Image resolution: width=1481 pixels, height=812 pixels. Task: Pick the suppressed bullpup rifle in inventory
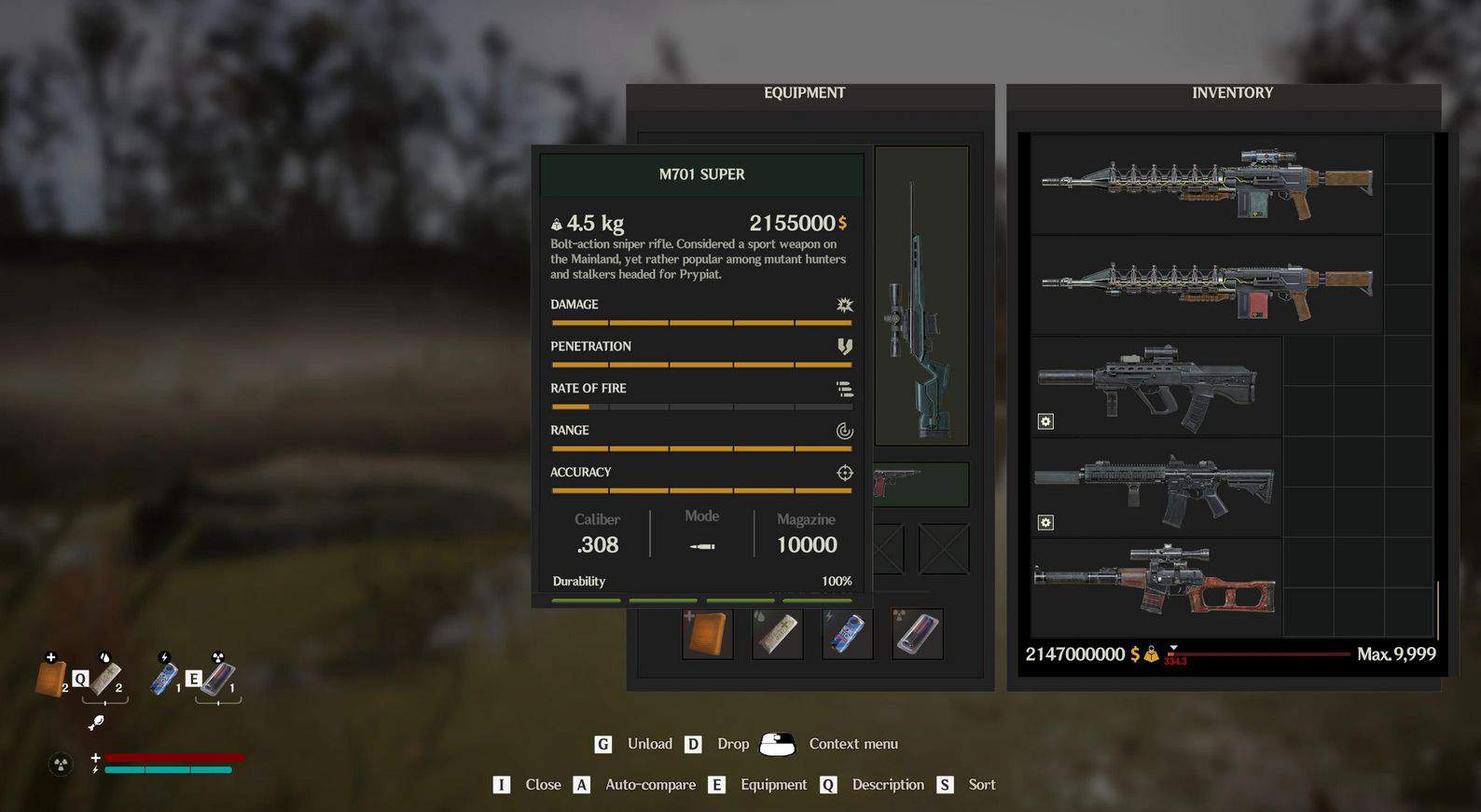click(x=1156, y=385)
